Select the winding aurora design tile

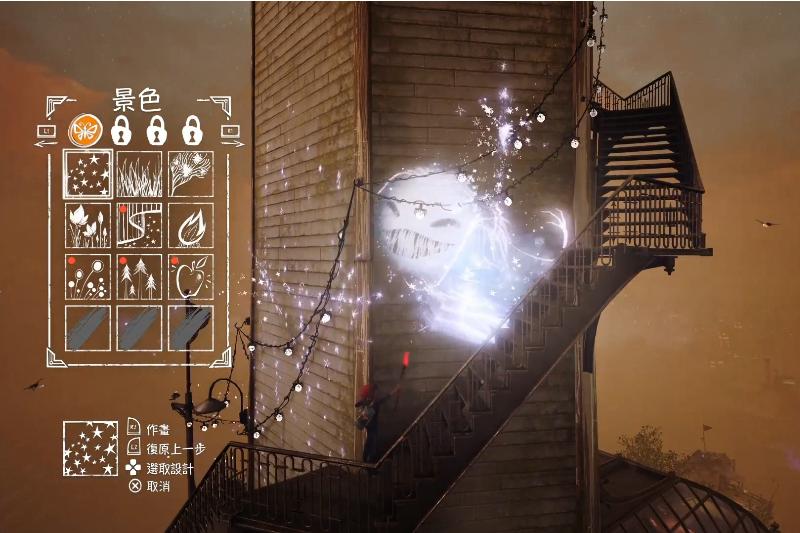pyautogui.click(x=139, y=225)
